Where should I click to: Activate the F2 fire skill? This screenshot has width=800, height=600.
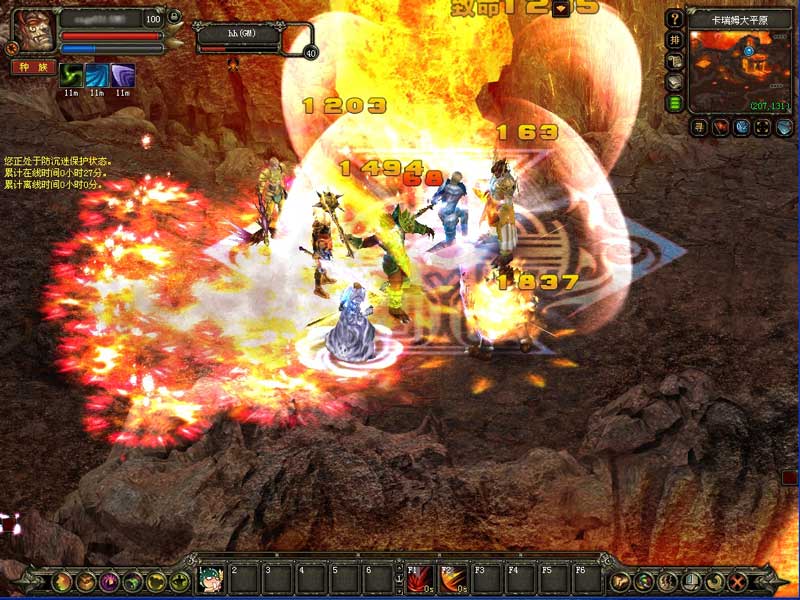pos(452,578)
